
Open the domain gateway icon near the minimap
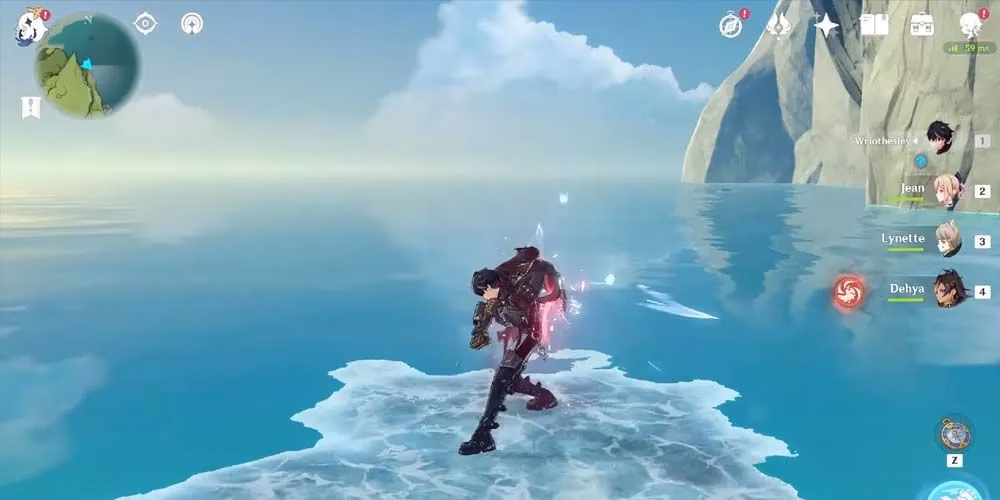coord(192,23)
